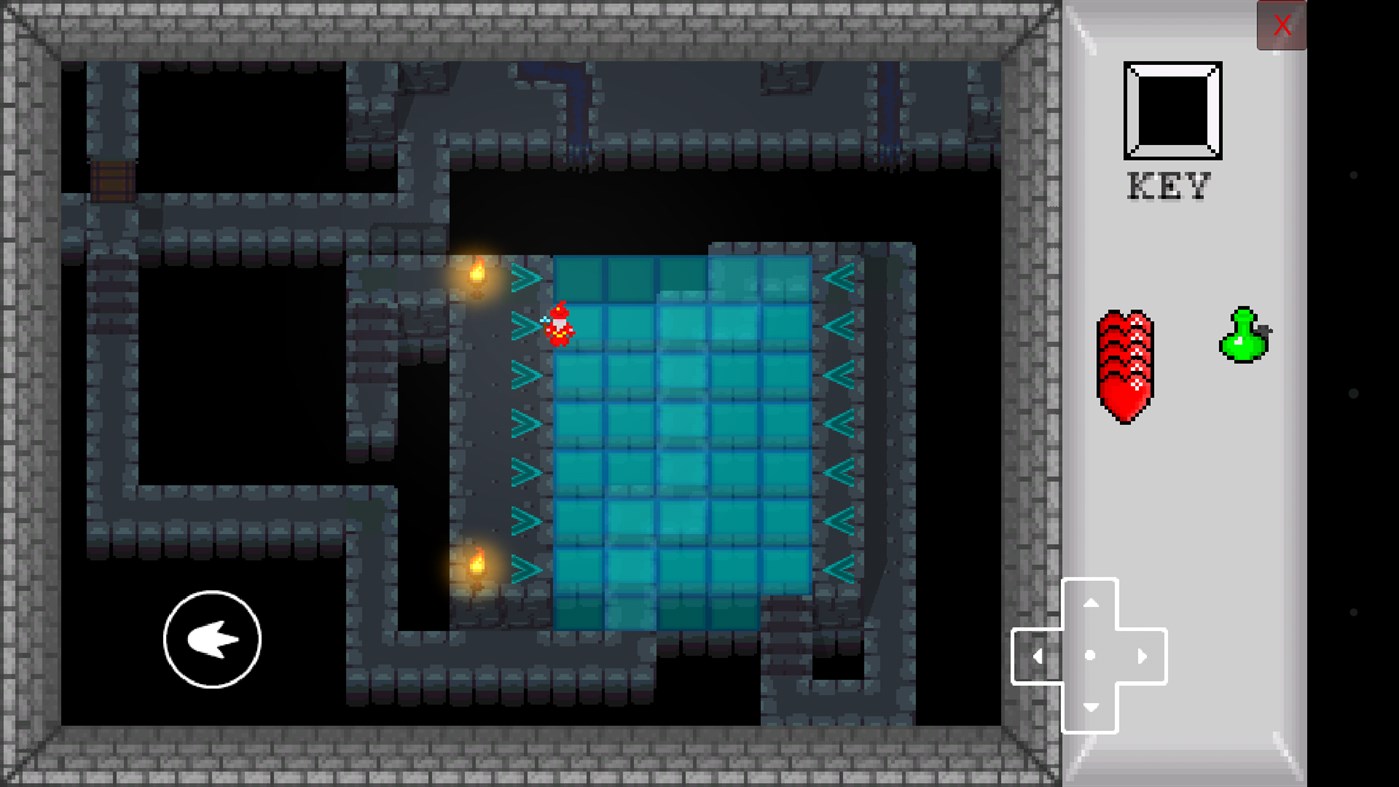Click the circular back arrow button
Screen dimensions: 1399x787
point(211,638)
